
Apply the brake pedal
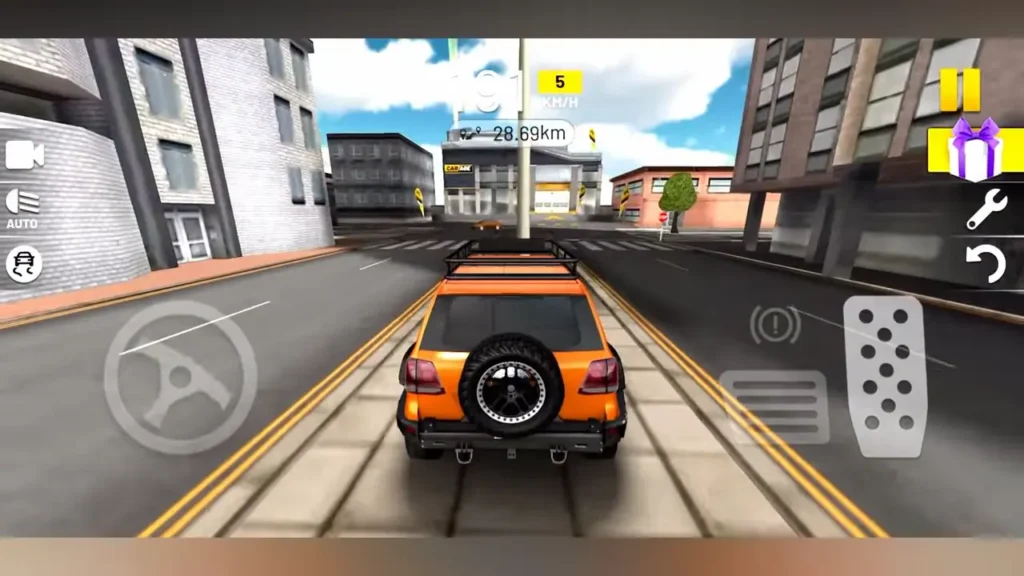773,407
